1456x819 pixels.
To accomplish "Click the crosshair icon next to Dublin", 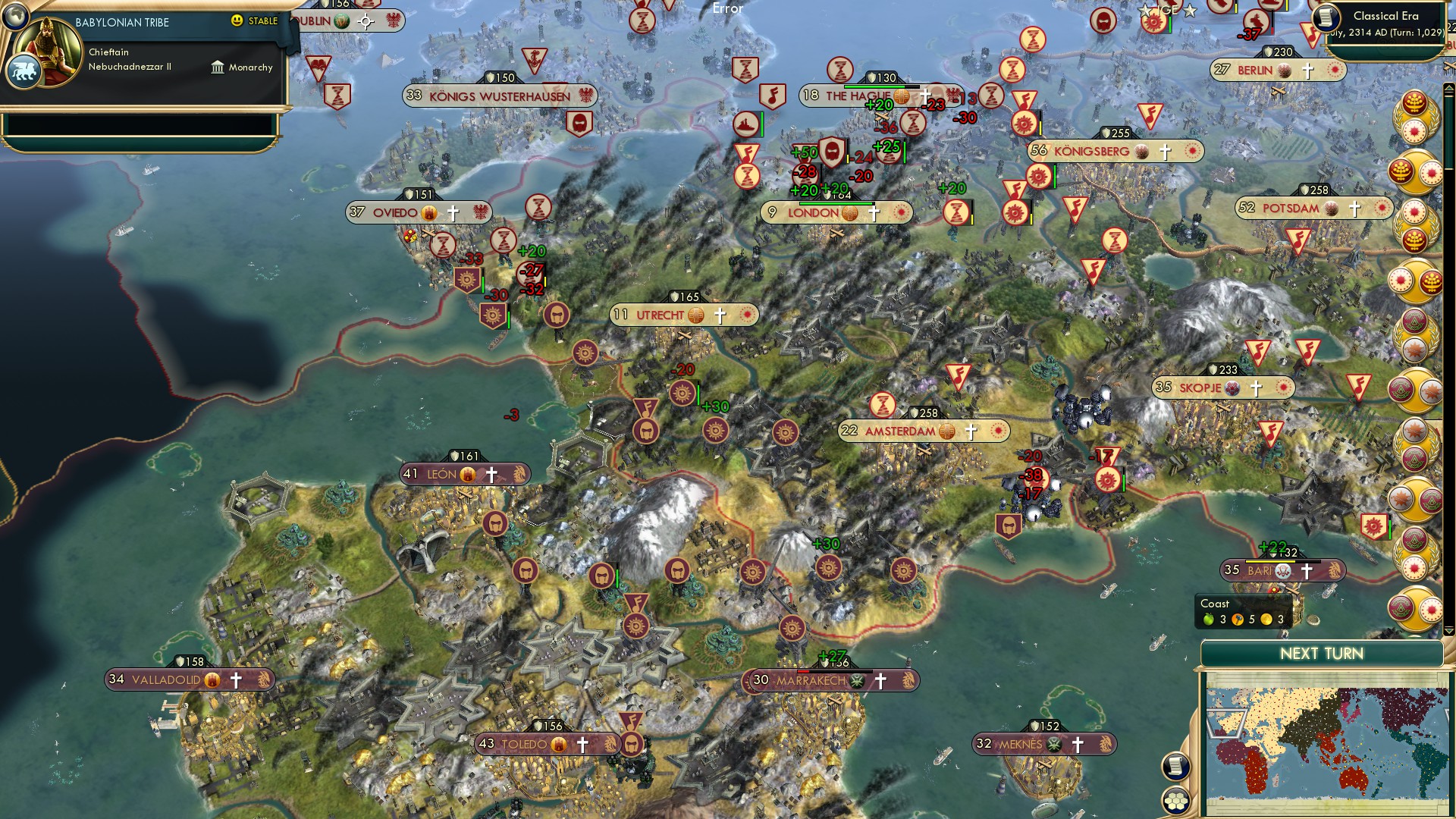I will tap(366, 22).
